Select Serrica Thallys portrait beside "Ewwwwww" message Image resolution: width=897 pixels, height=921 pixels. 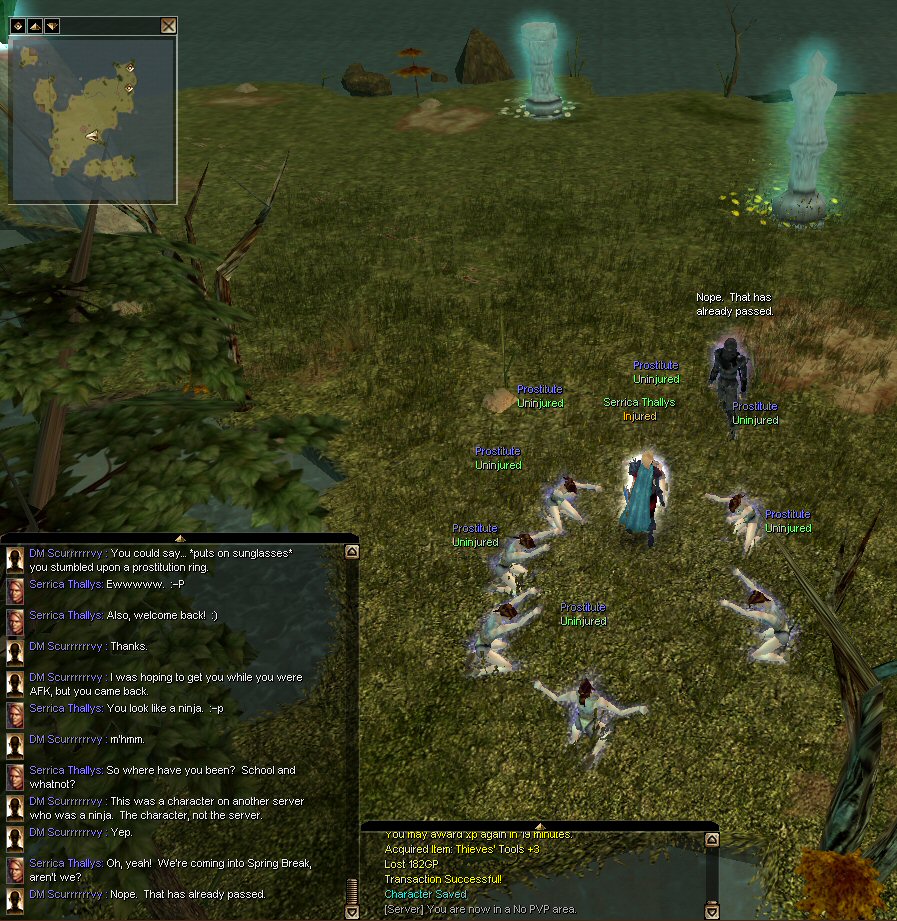[x=15, y=591]
